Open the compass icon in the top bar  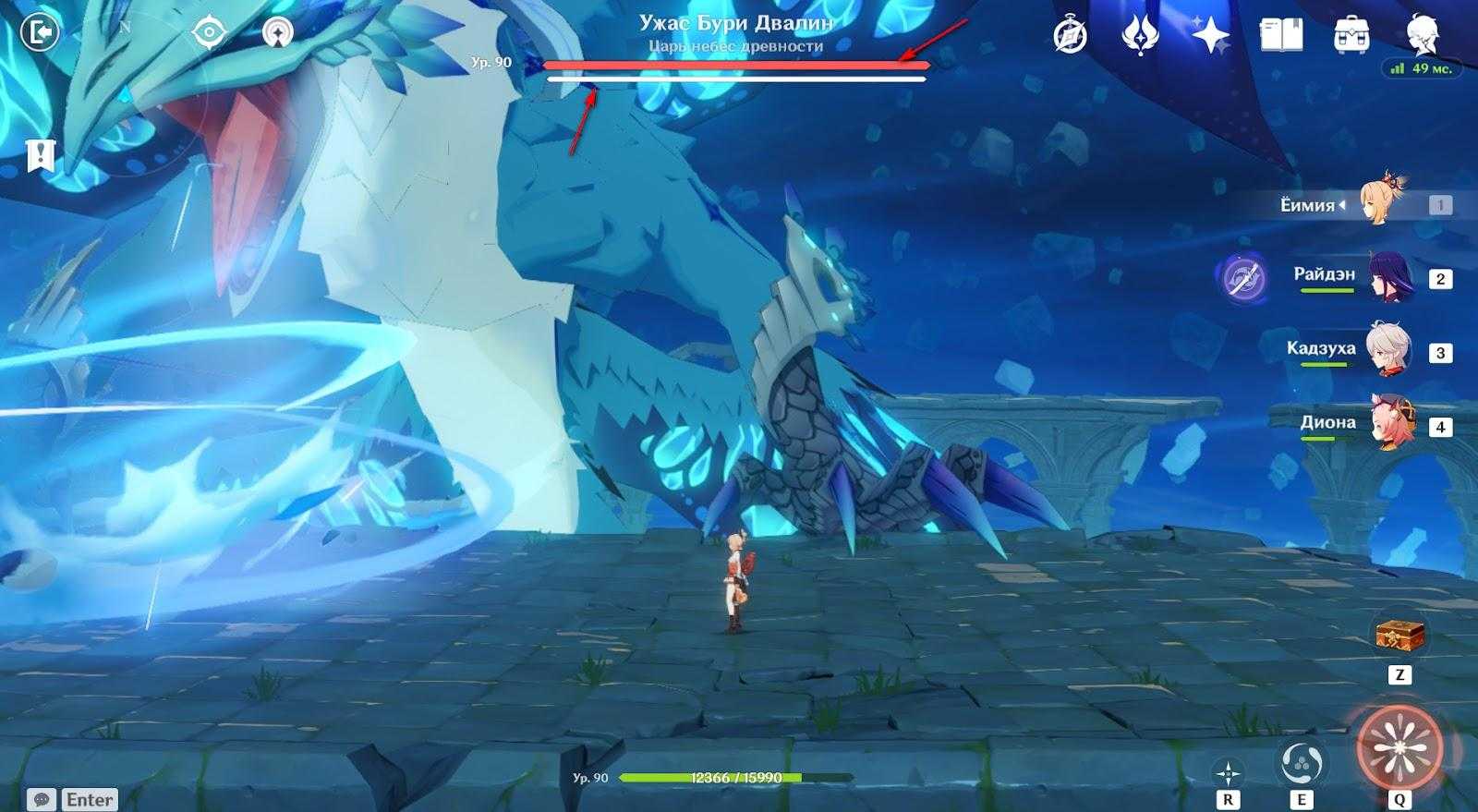[x=1071, y=35]
